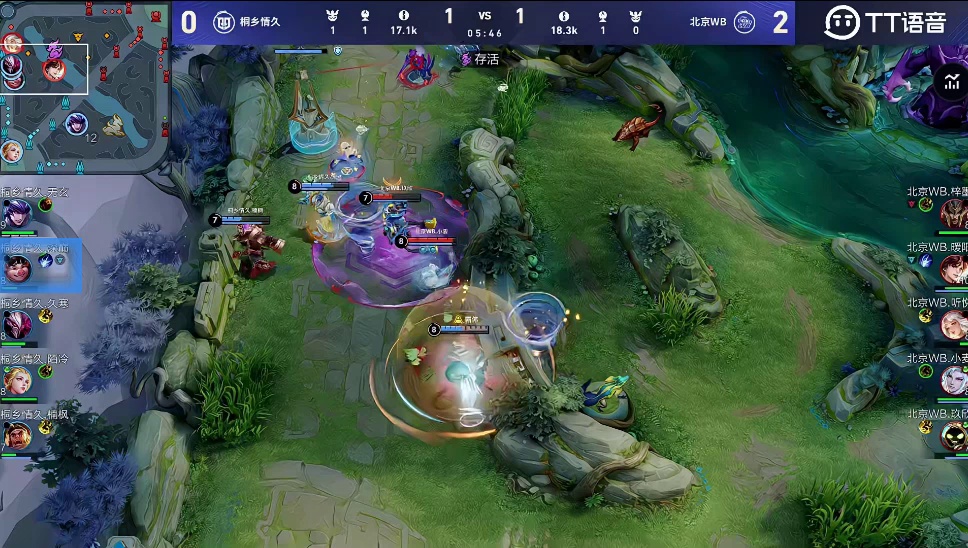Viewport: 968px width, 548px height.
Task: Open the match statistics chart button
Action: [x=949, y=83]
